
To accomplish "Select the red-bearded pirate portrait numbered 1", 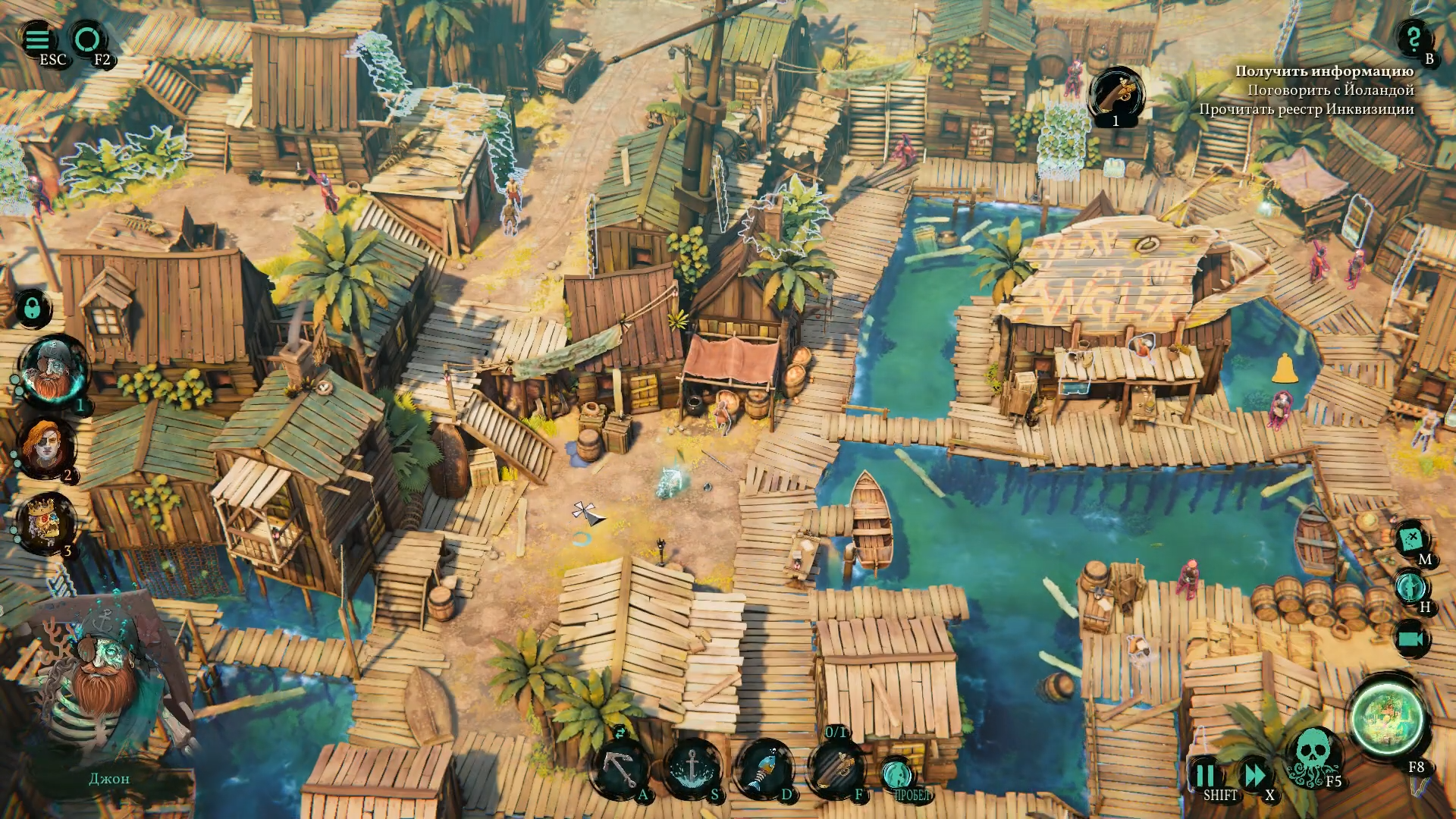I will click(x=53, y=371).
